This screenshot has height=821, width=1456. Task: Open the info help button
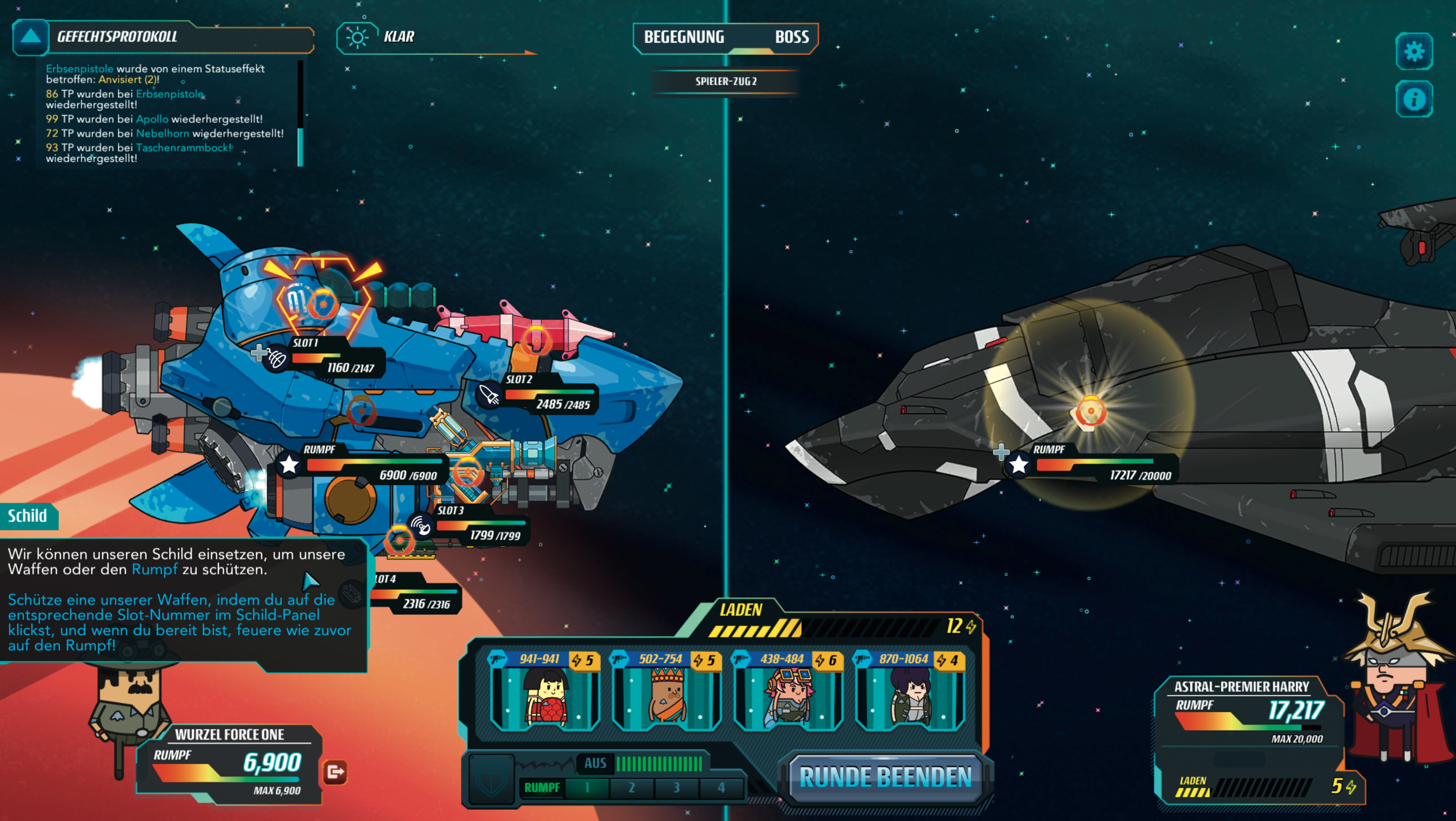[x=1414, y=99]
